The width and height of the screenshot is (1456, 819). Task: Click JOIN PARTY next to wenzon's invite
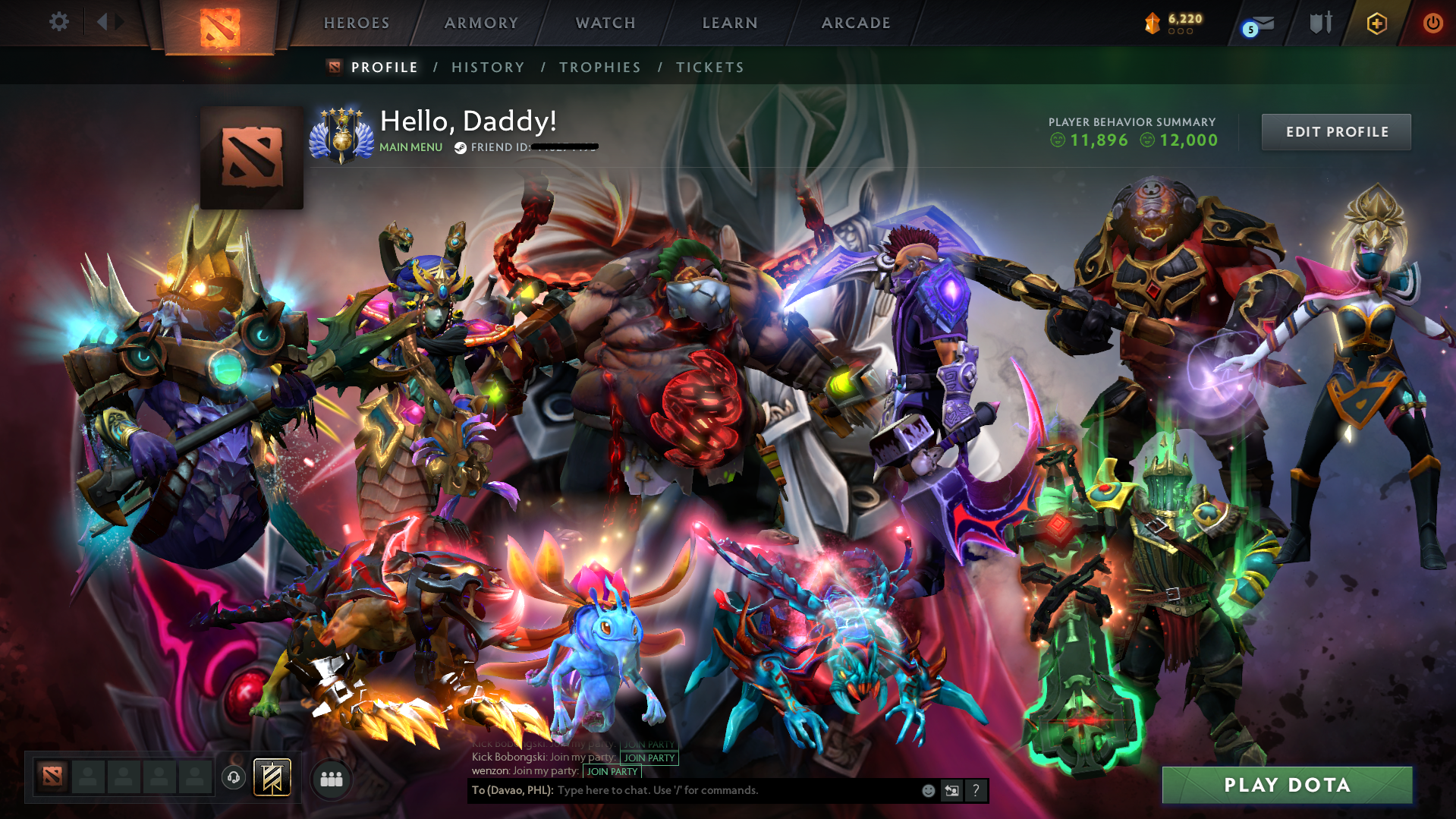612,771
